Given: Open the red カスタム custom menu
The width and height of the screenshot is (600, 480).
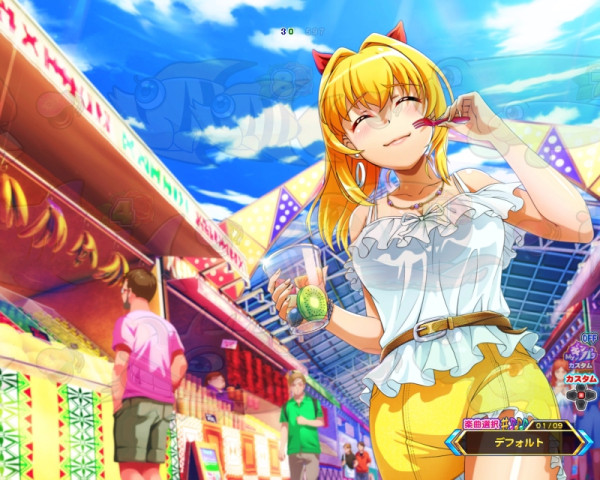Looking at the screenshot, I should 580,379.
